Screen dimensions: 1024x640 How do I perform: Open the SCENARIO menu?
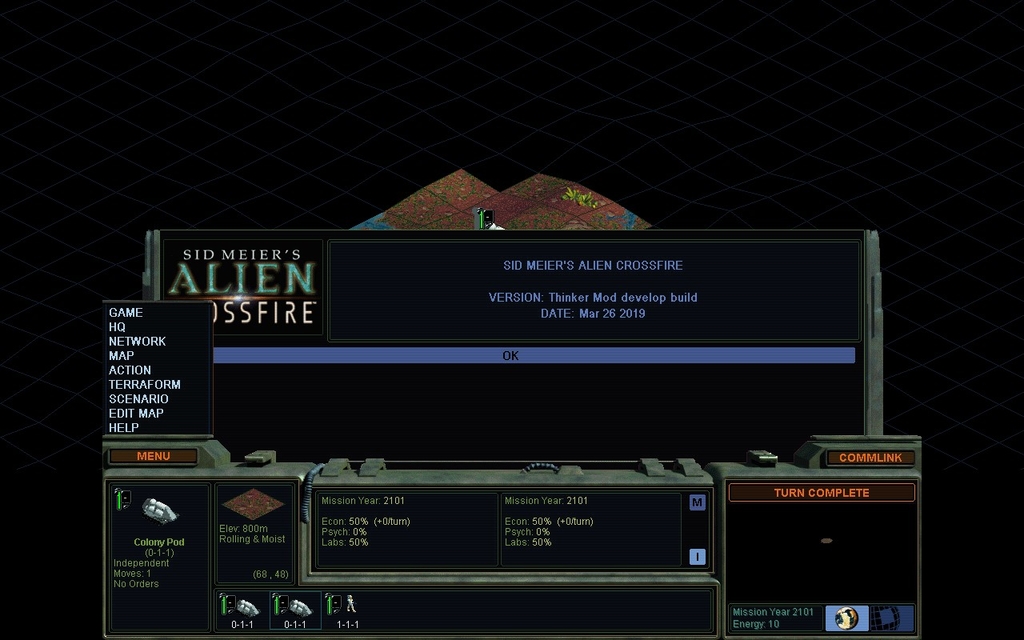[138, 399]
